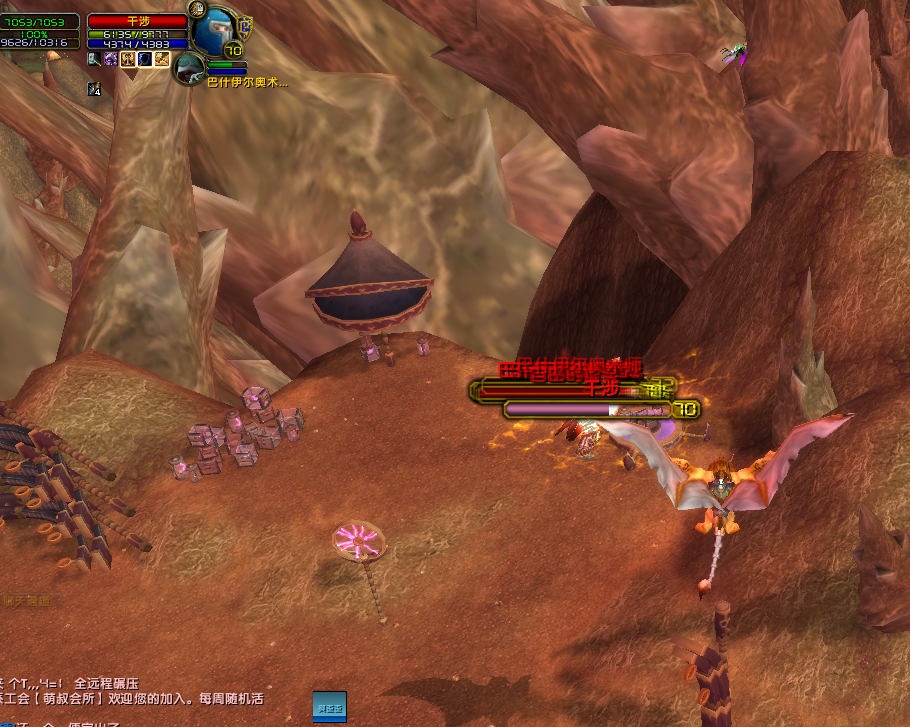Inspect the stacked buff icon showing 4

(x=95, y=89)
